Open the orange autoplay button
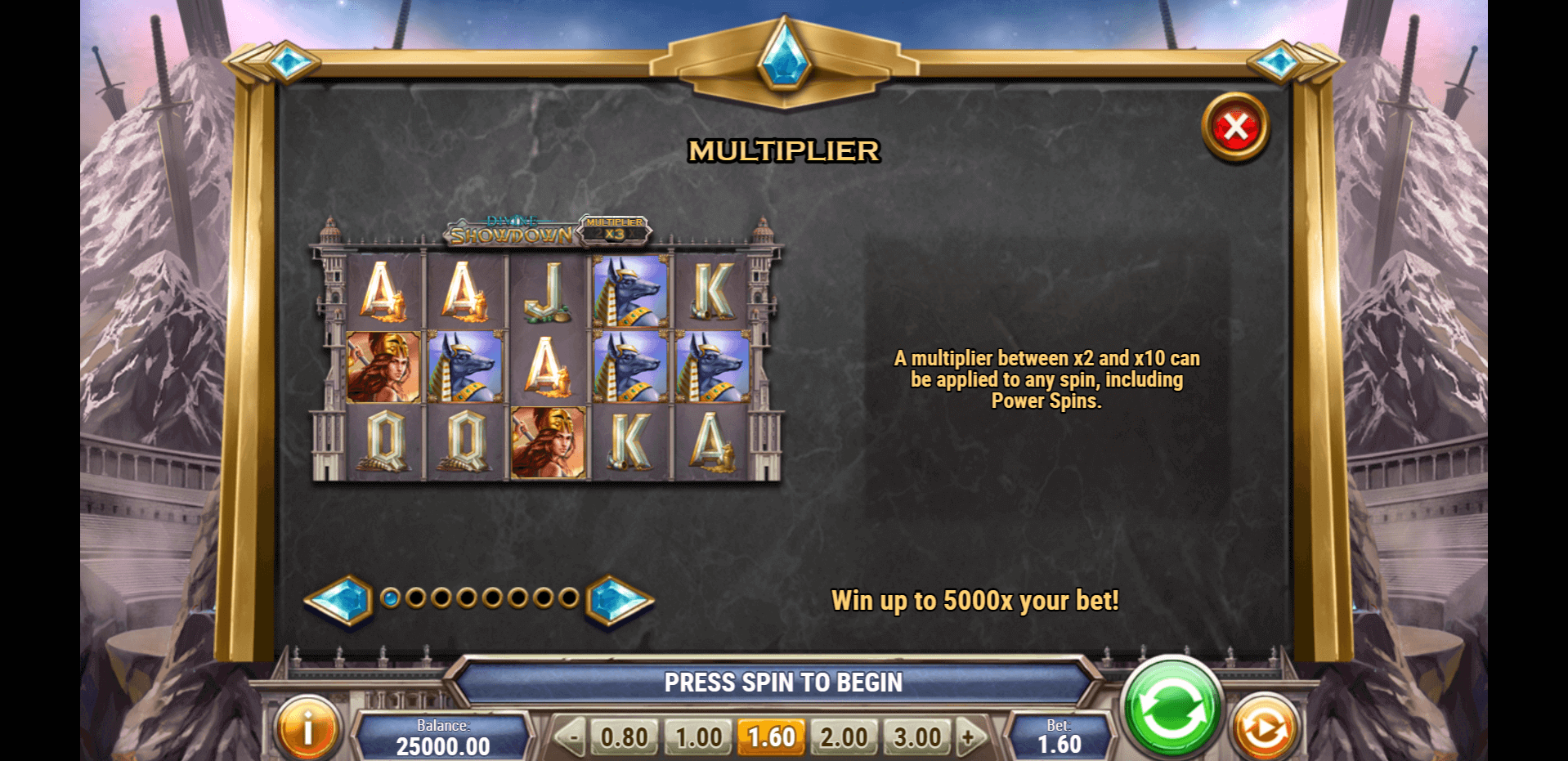Viewport: 1568px width, 761px height. [x=1264, y=728]
